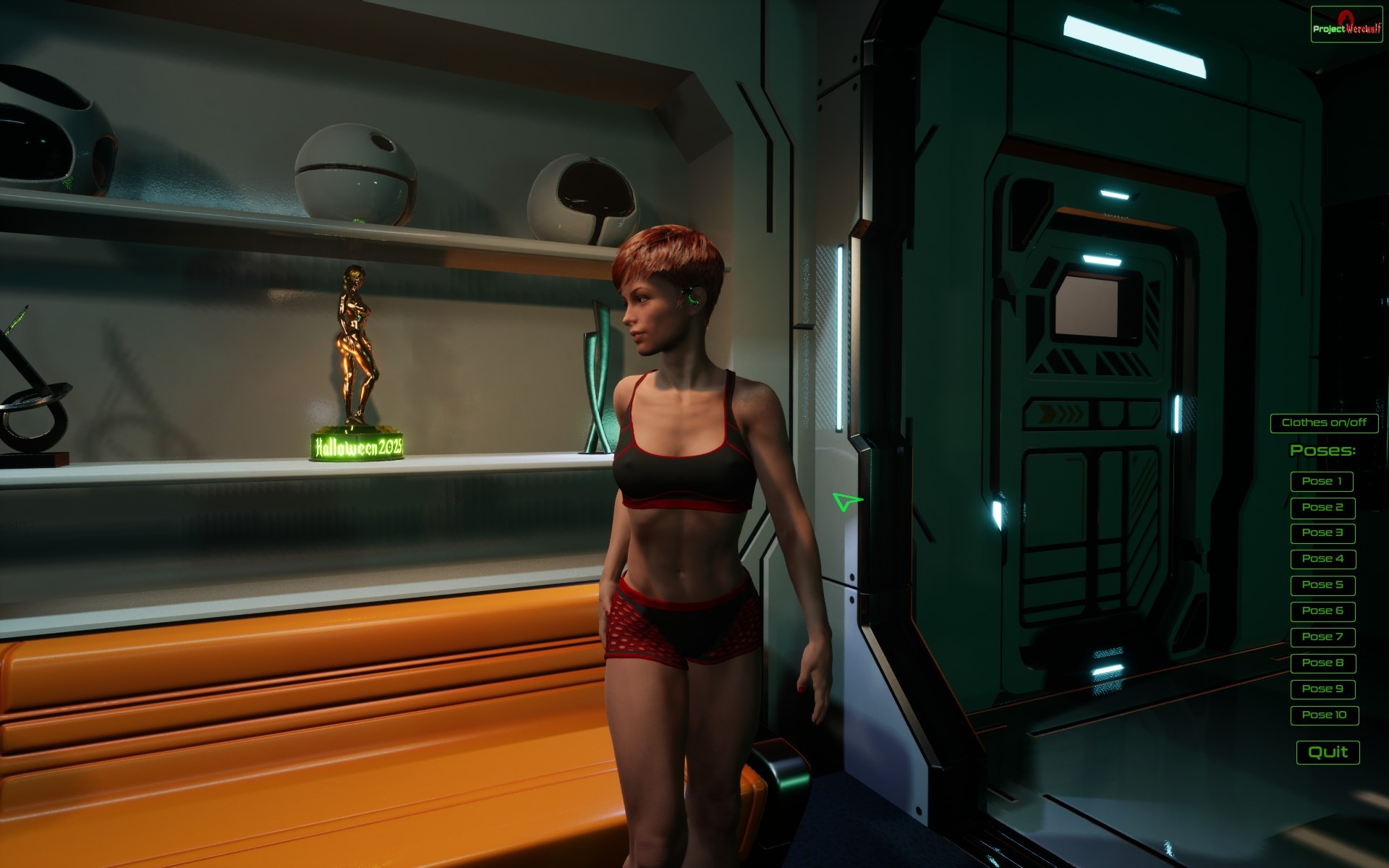Image resolution: width=1389 pixels, height=868 pixels.
Task: Toggle the Clothes on/off button
Action: (x=1324, y=423)
